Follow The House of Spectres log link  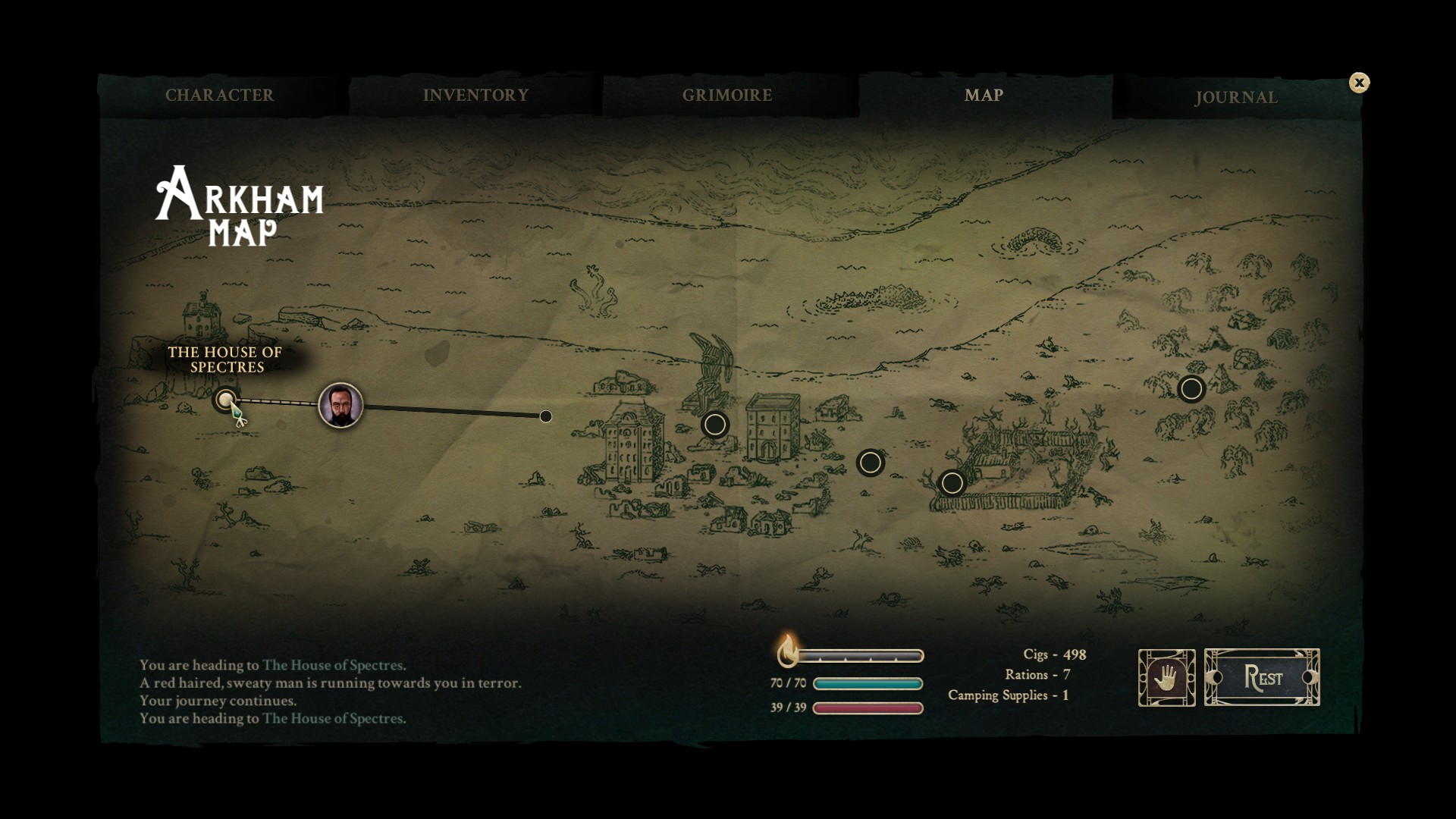(x=334, y=718)
